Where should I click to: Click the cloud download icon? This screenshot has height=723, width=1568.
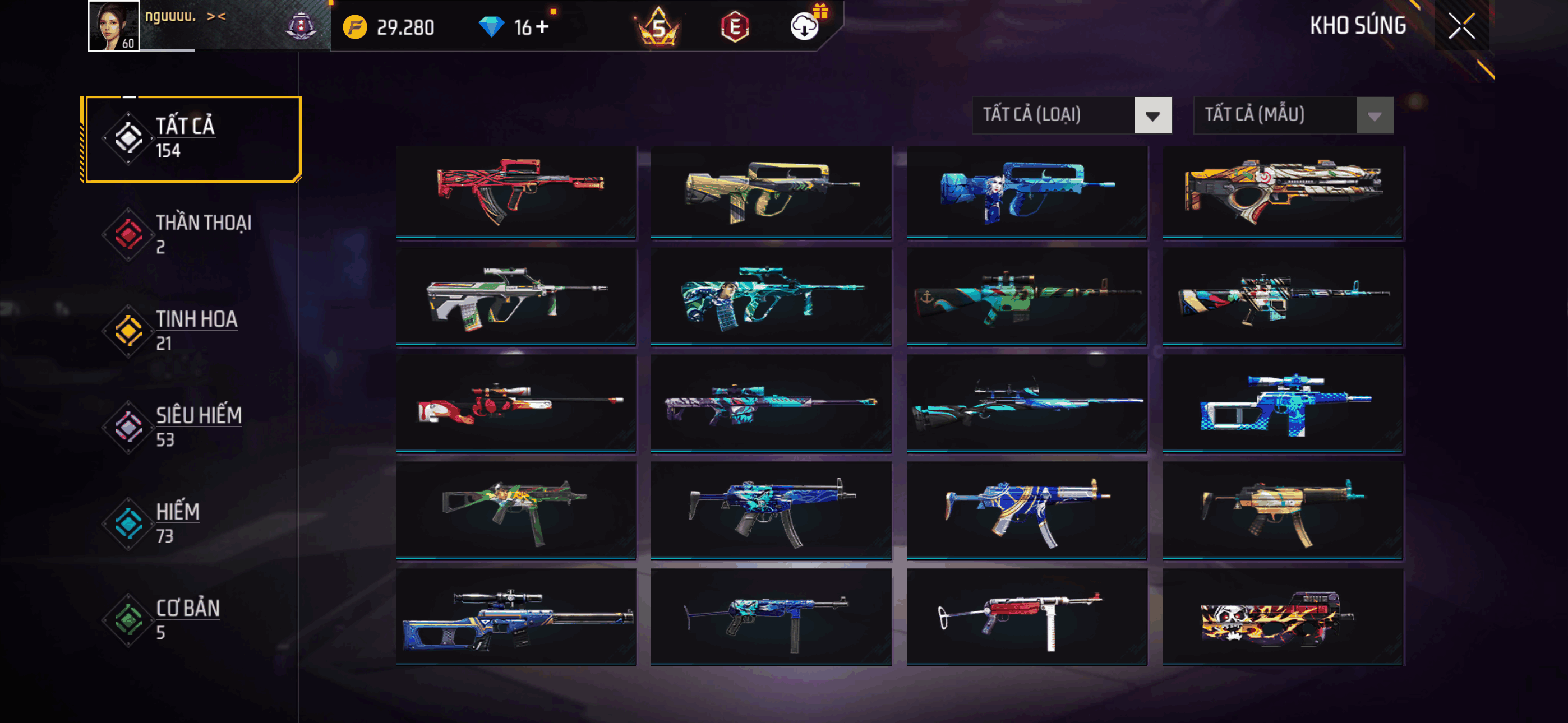(x=804, y=27)
